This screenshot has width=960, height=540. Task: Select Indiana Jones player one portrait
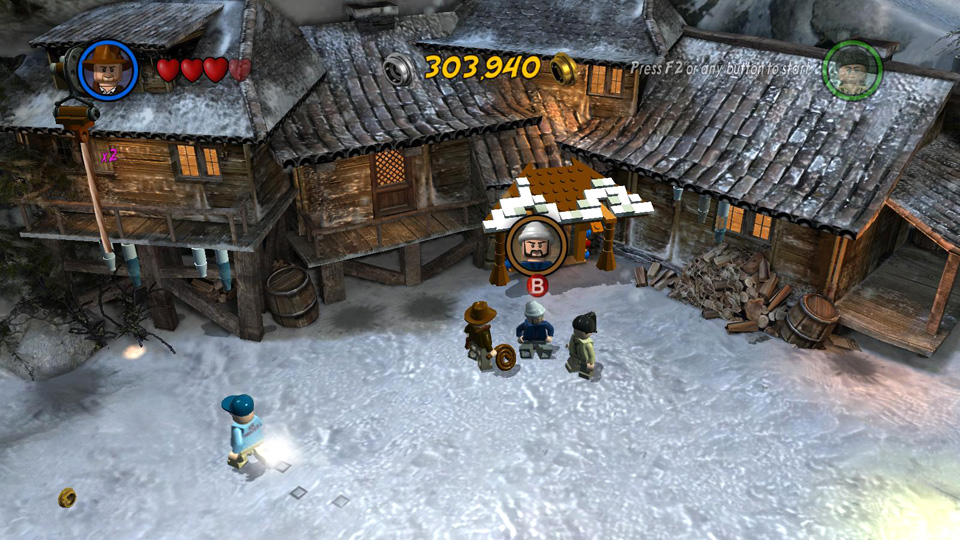click(107, 69)
